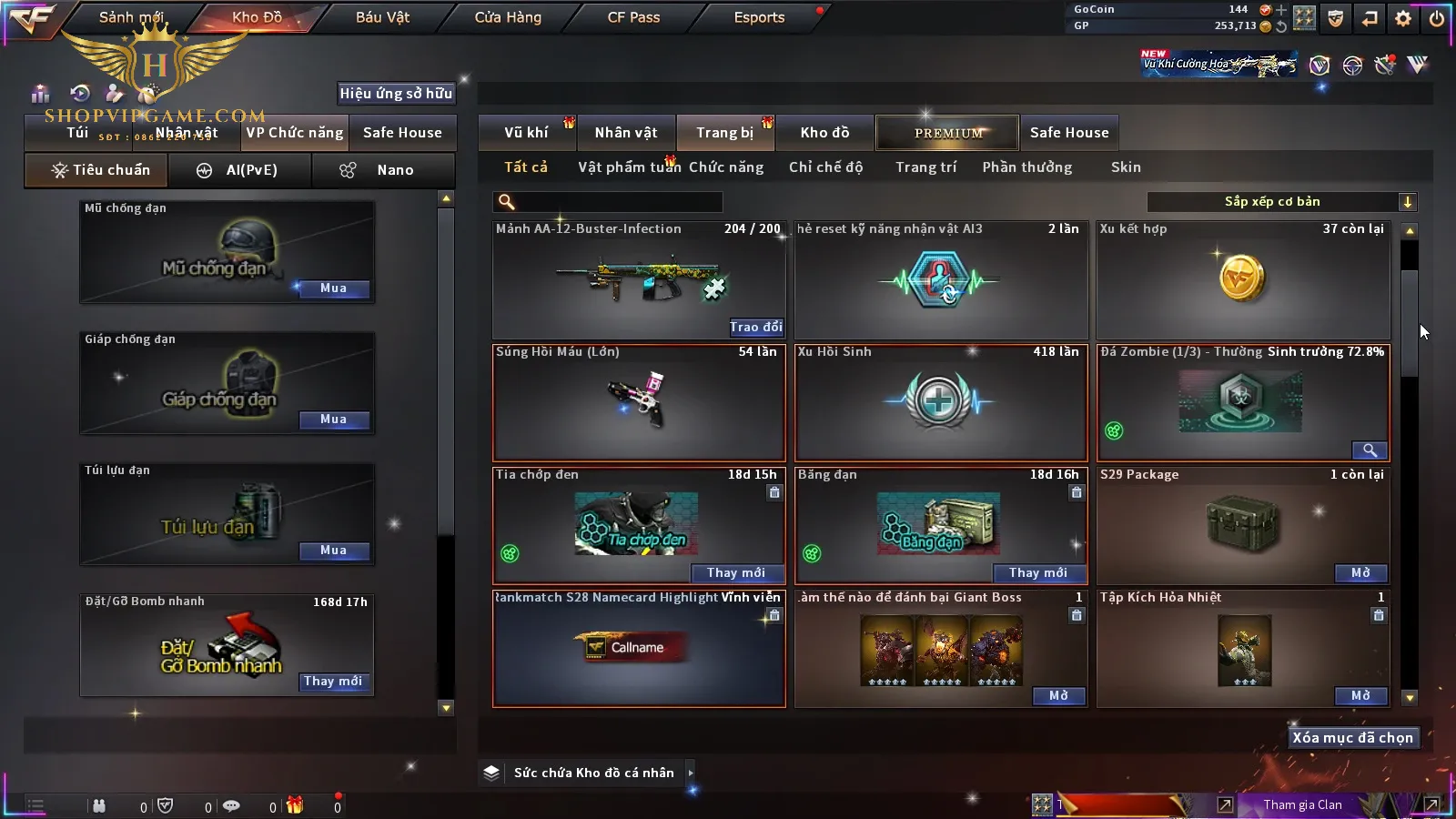Open the gear settings icon
The width and height of the screenshot is (1456, 819).
pyautogui.click(x=1403, y=18)
